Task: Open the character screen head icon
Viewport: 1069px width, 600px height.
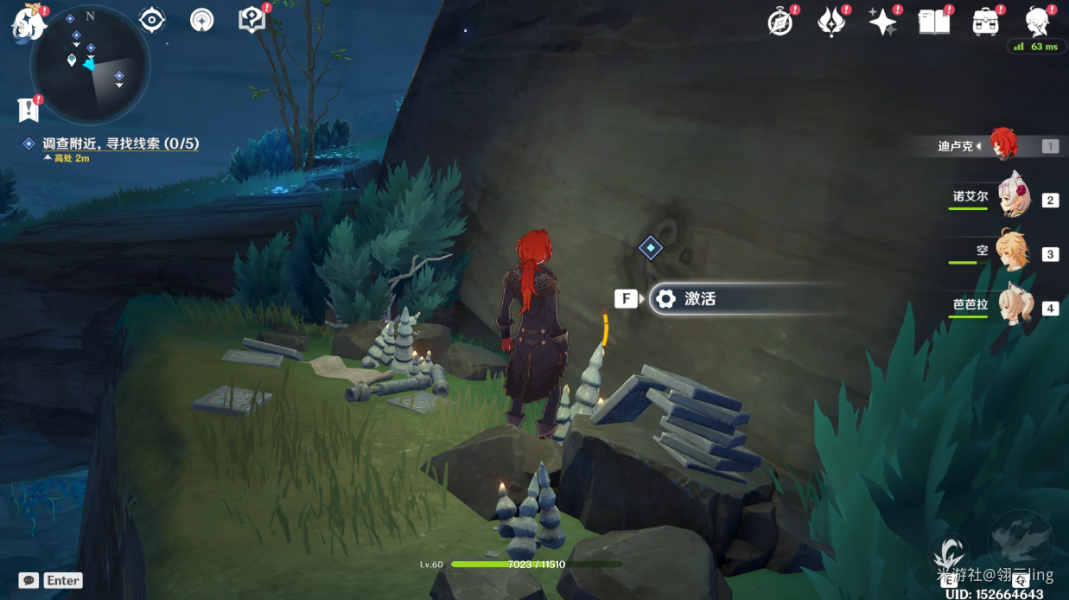Action: pos(1037,21)
